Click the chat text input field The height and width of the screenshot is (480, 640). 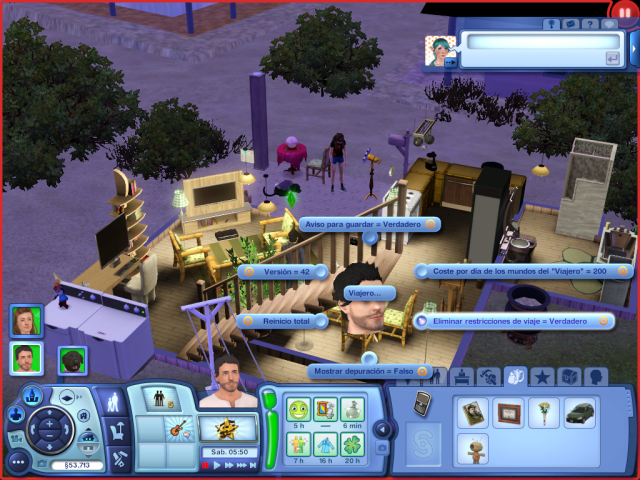point(535,41)
